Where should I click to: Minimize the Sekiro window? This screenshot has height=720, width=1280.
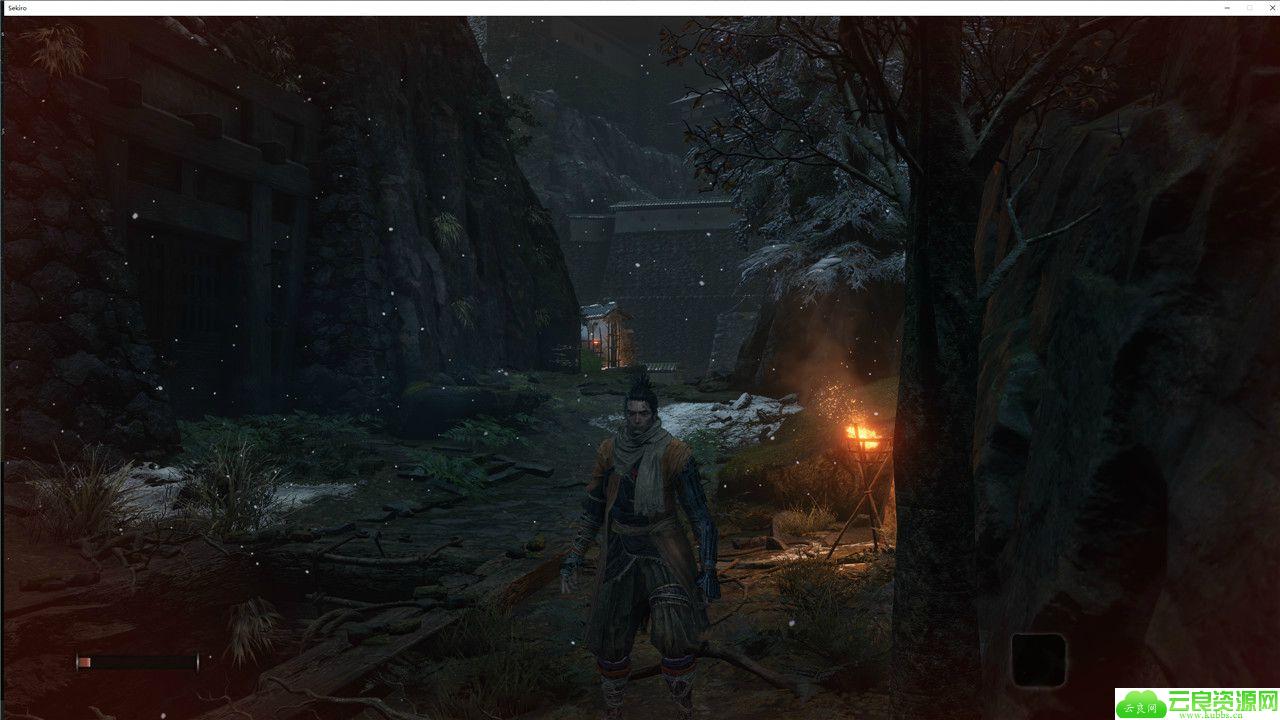[x=1228, y=7]
